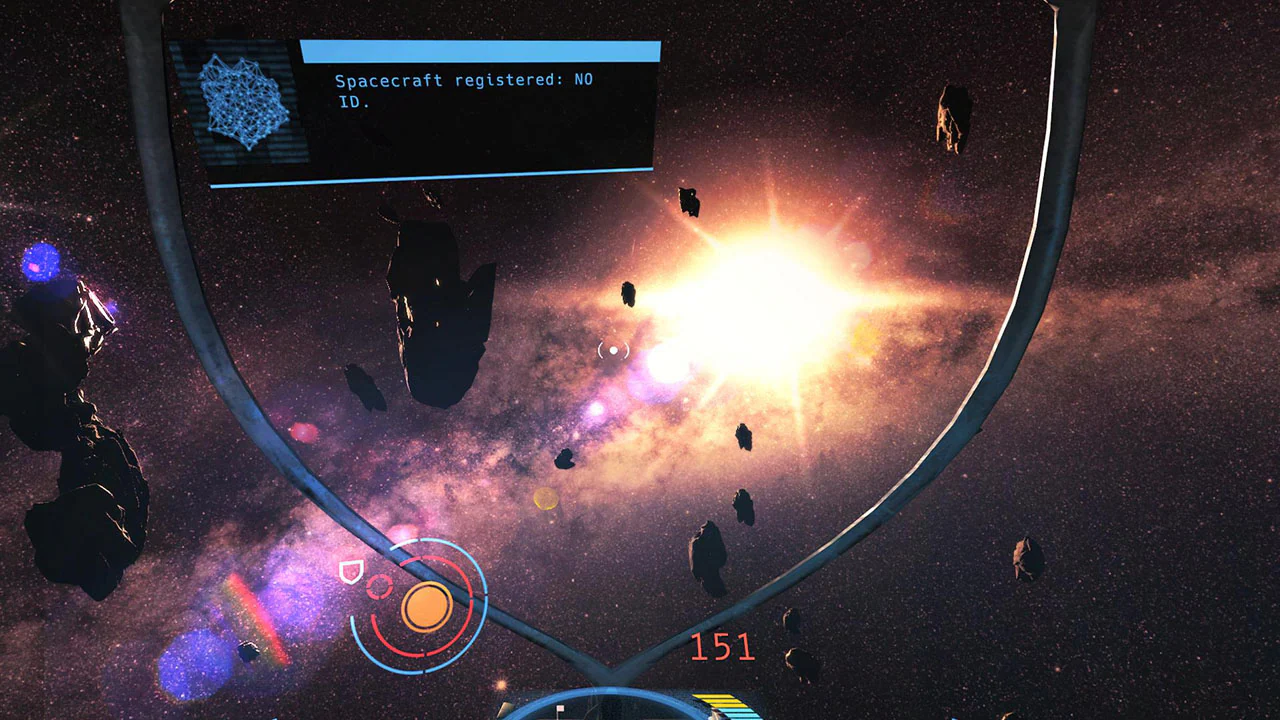
Task: Toggle the target lock on the highlighted asteroid
Action: pyautogui.click(x=427, y=606)
